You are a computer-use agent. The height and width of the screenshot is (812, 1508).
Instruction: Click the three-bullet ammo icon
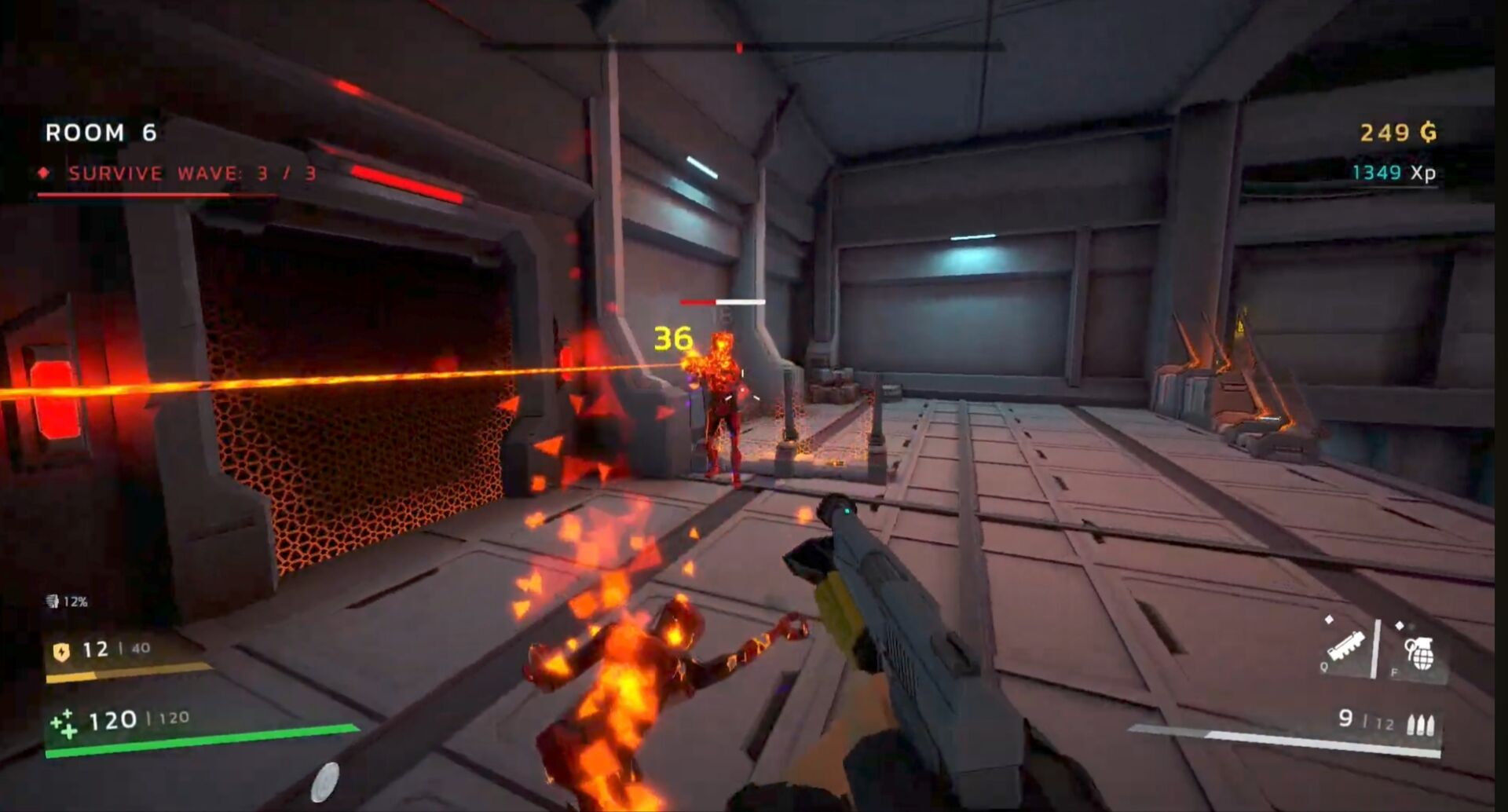tap(1421, 723)
